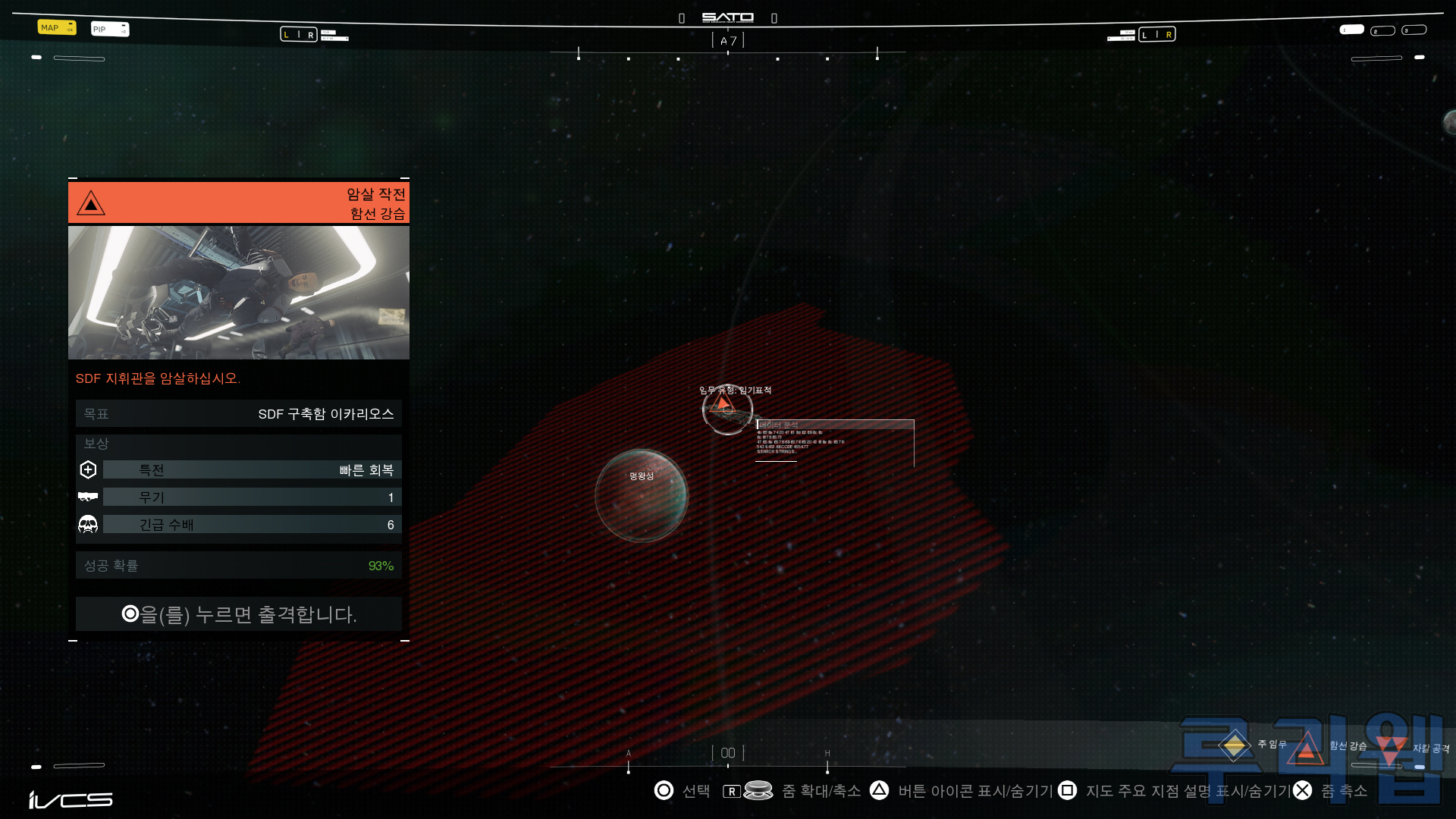This screenshot has height=819, width=1456.
Task: Pick the 자칼 공격 legend icon
Action: pyautogui.click(x=1390, y=748)
